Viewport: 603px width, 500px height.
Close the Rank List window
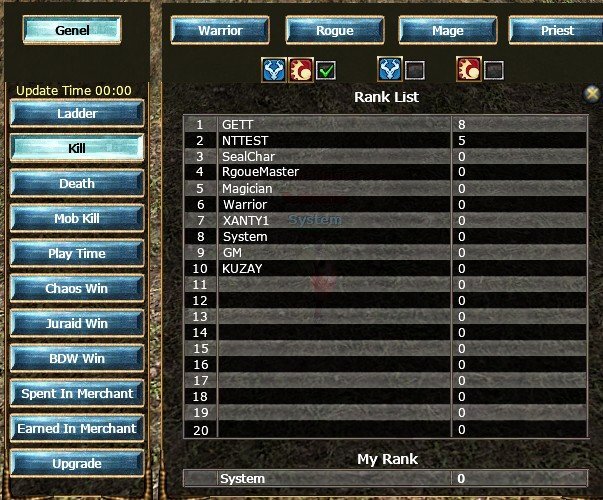(592, 93)
